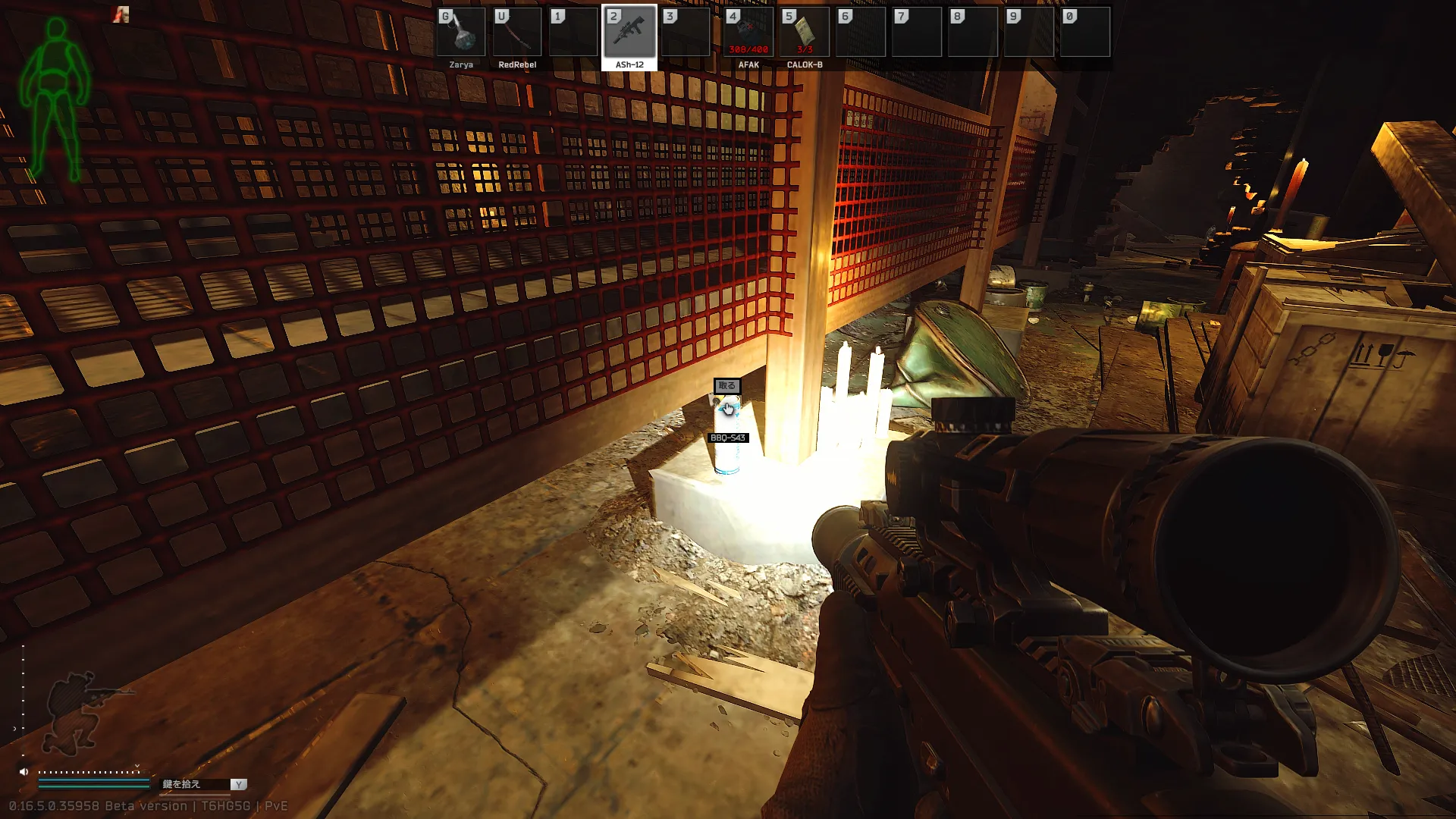1456x819 pixels.
Task: Use the AFAK medkit slot
Action: pos(748,33)
